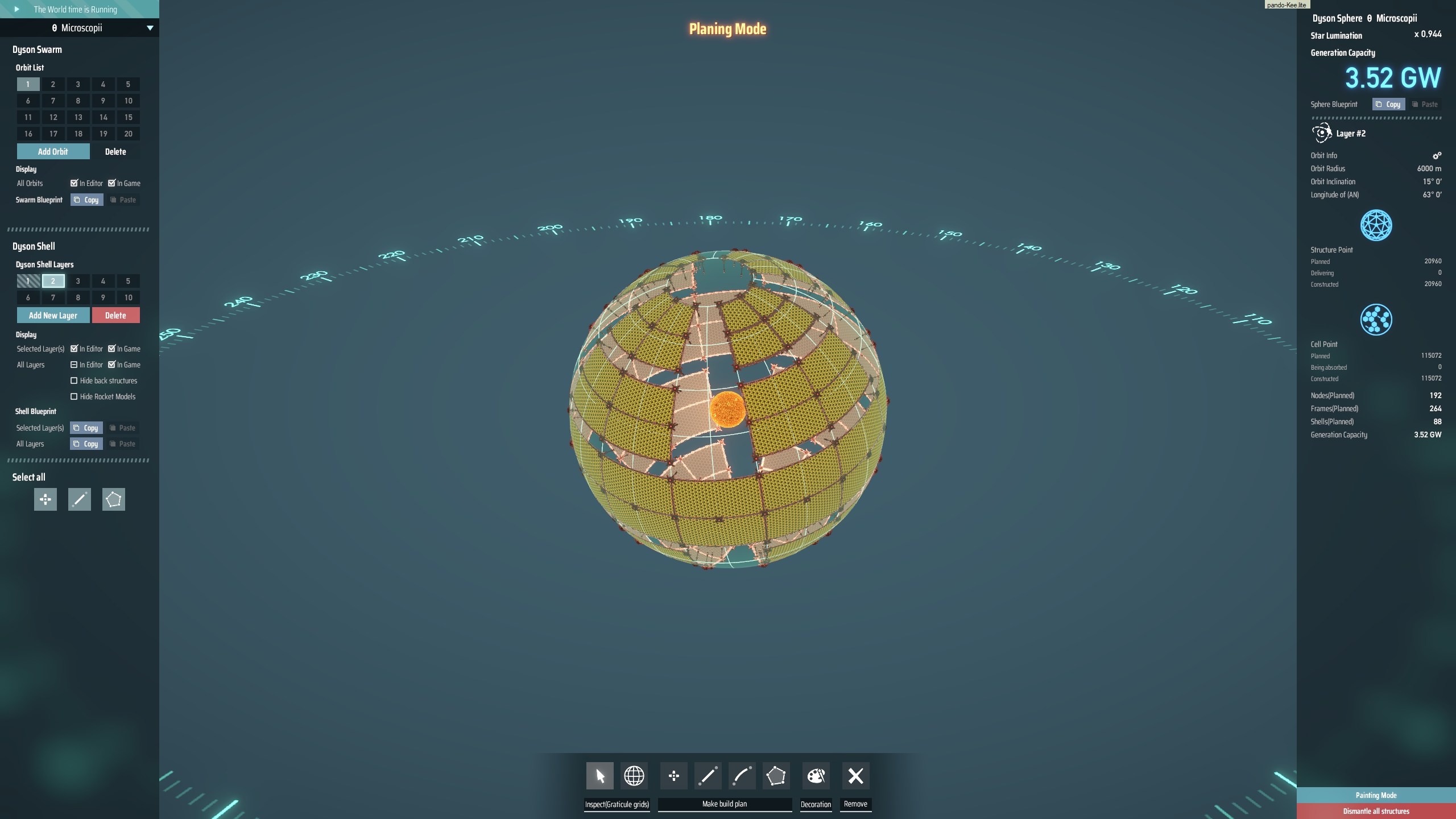Screen dimensions: 1456x819
Task: Switch to Dyson Shell Layer 3
Action: (77, 281)
